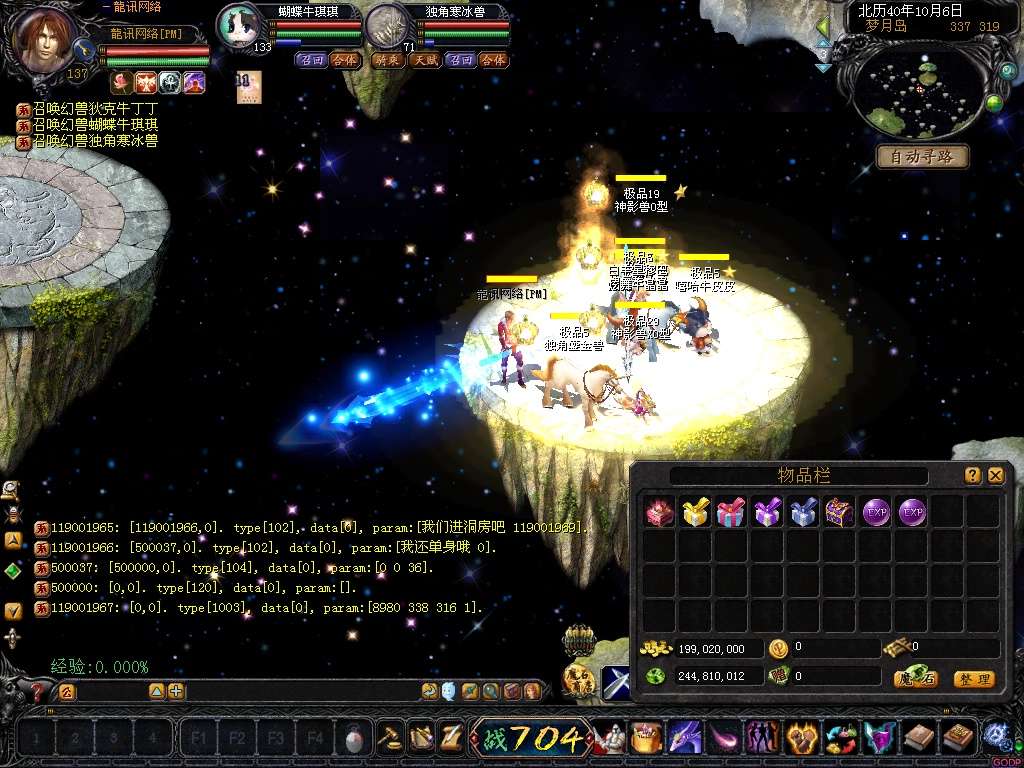Click 骑乘 to mount the 独角寒冰兽 pet

click(x=387, y=60)
